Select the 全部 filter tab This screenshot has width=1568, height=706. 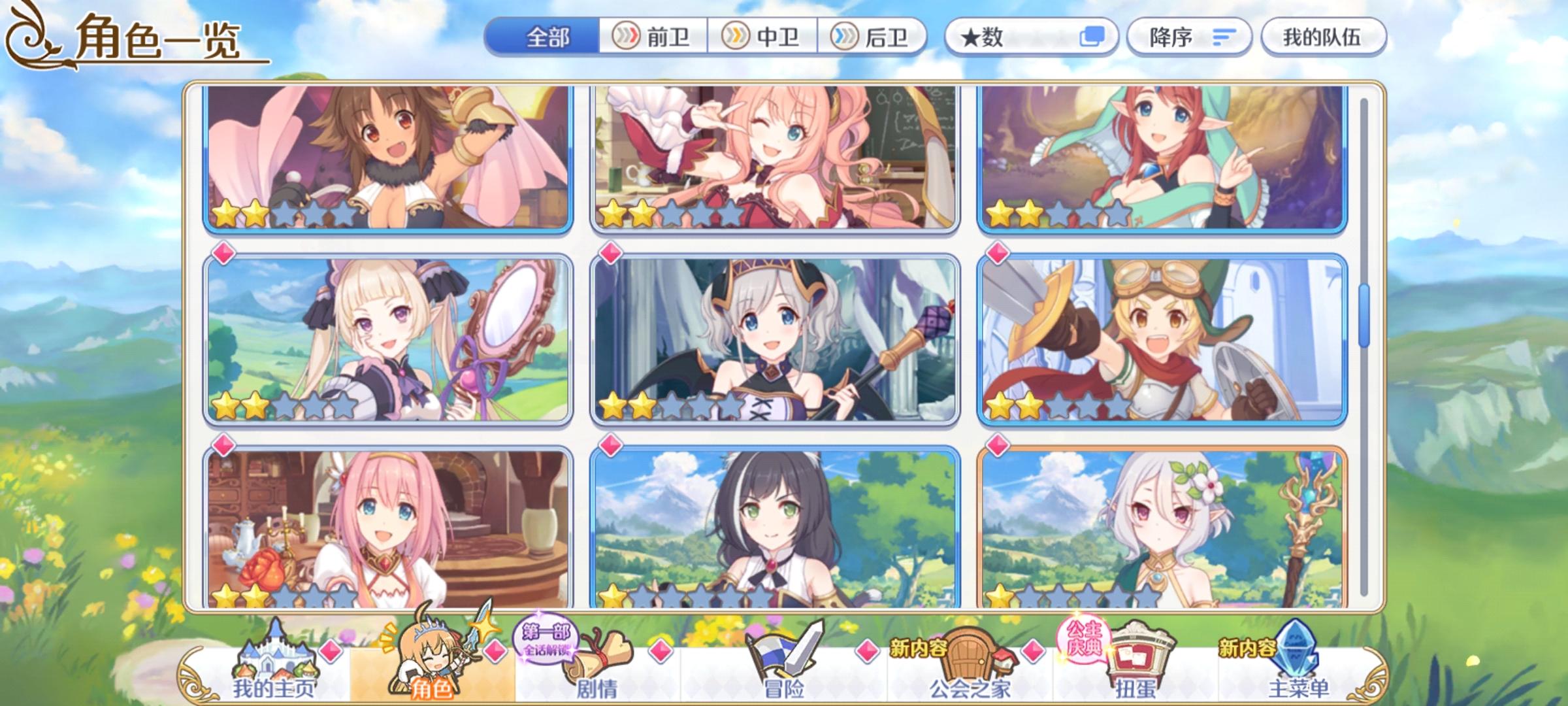(x=549, y=37)
